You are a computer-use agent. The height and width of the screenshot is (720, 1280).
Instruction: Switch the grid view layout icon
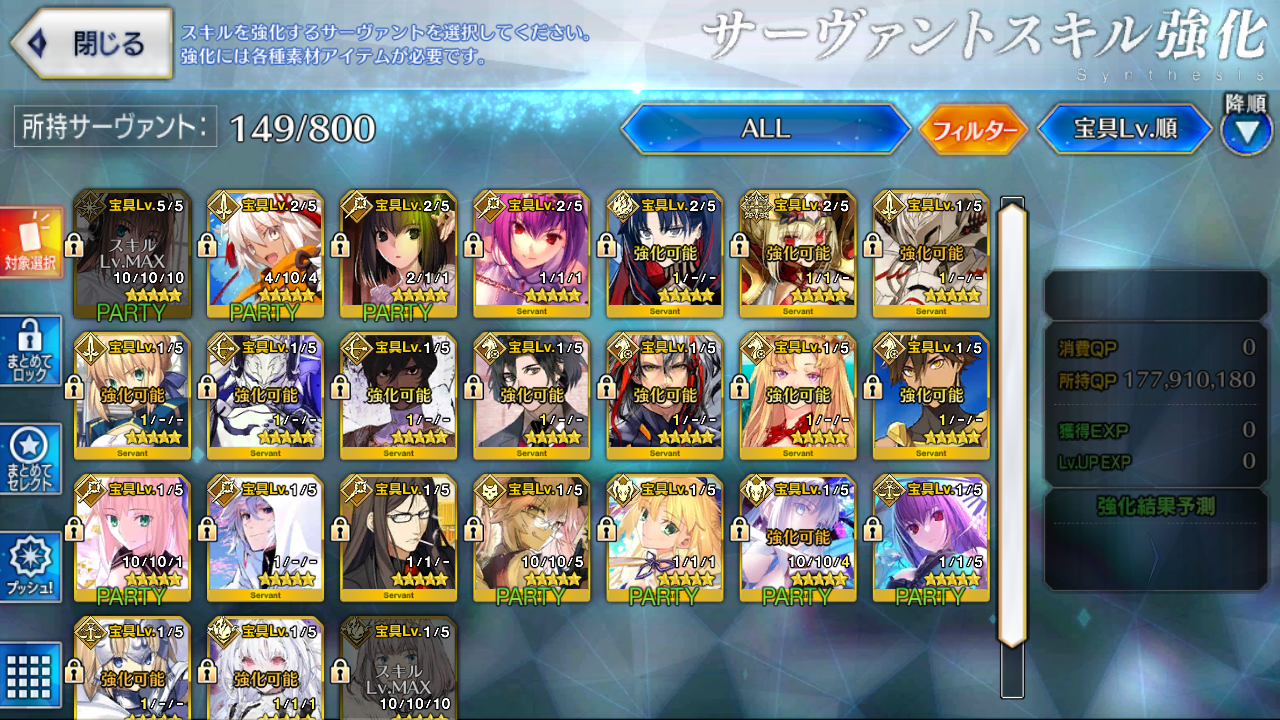(32, 672)
